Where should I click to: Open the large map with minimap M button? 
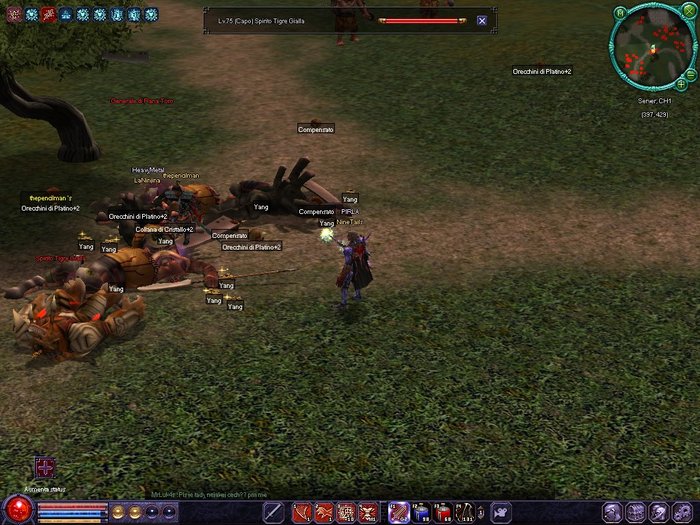[x=620, y=13]
